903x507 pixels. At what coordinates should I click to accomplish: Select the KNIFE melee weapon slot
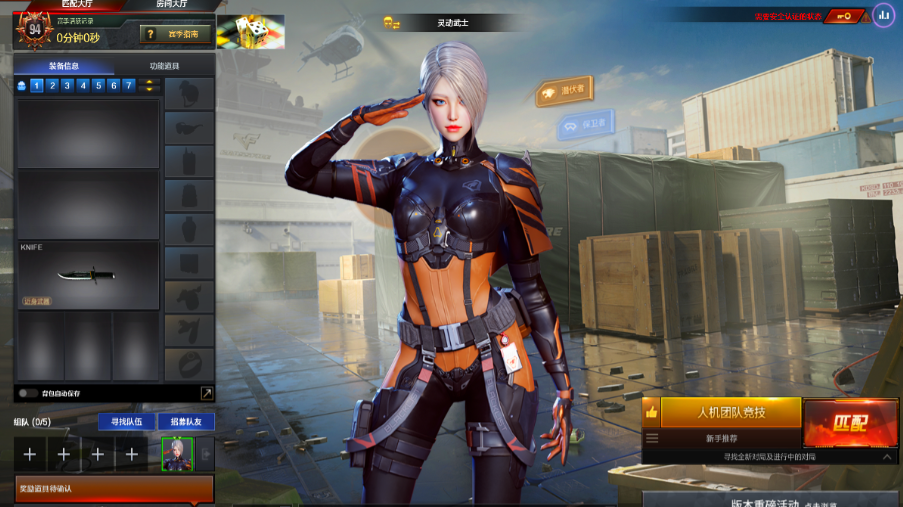click(88, 274)
